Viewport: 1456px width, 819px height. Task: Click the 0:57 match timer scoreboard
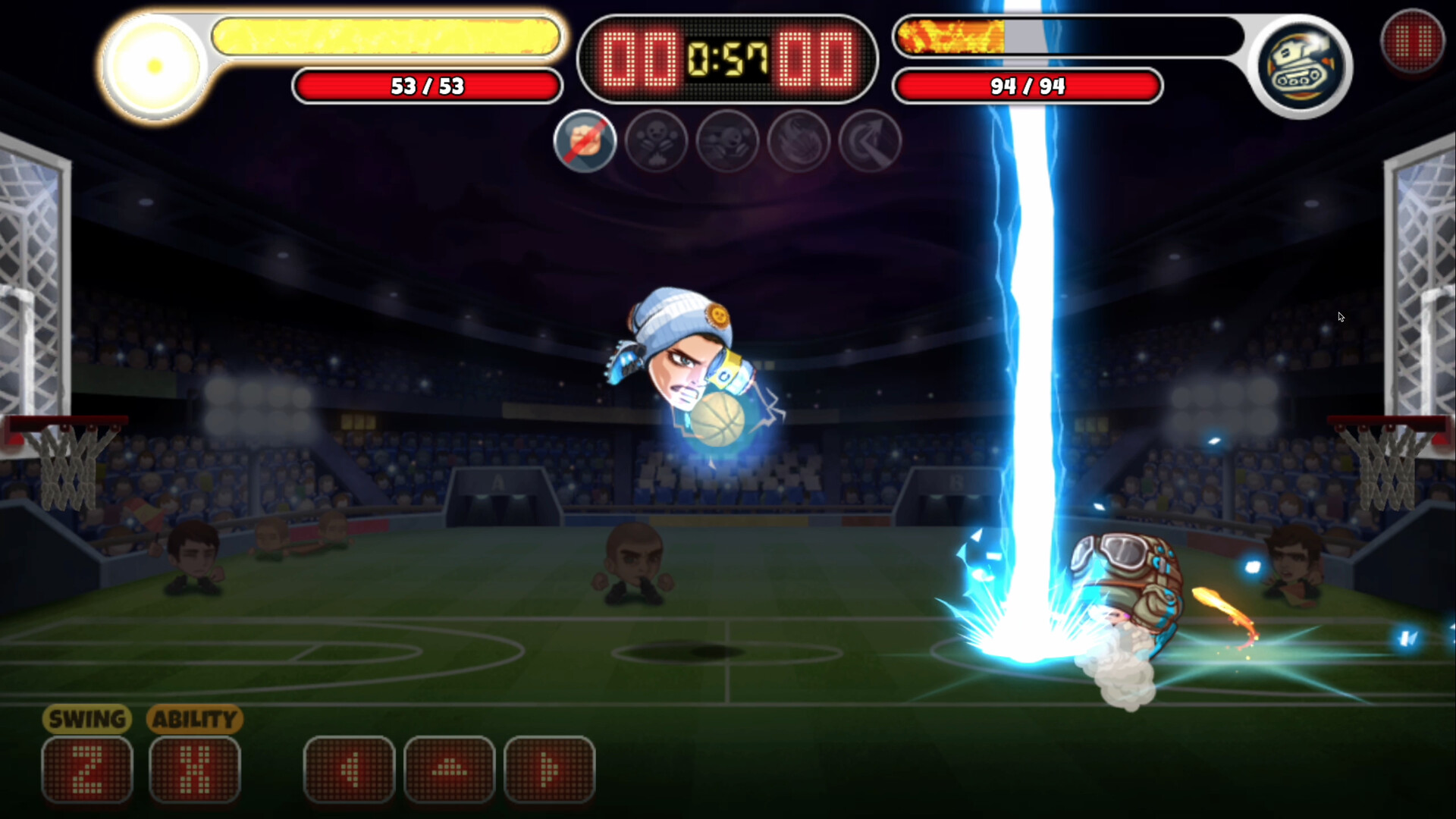pos(726,53)
